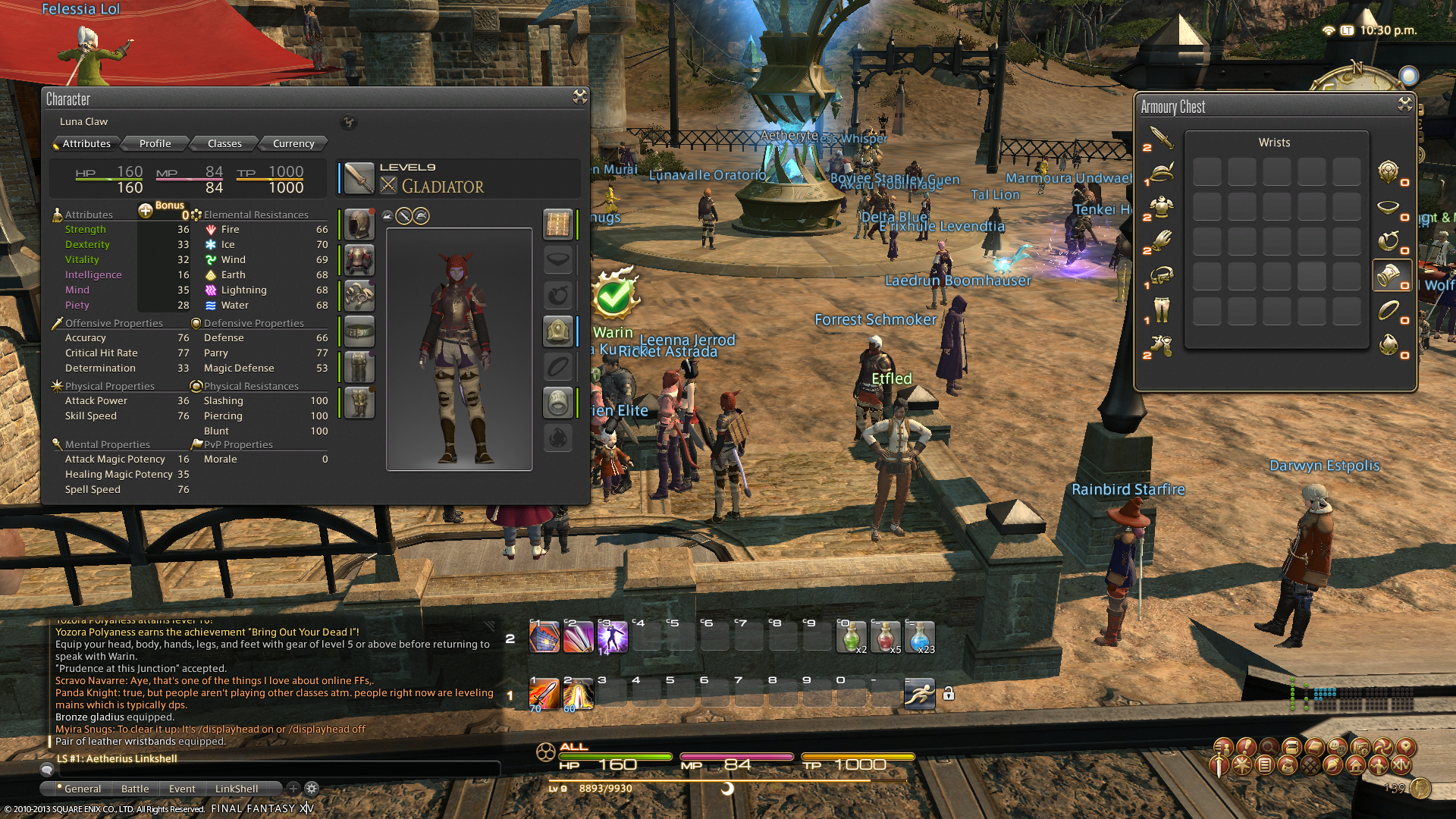Viewport: 1456px width, 819px height.
Task: Use the green potion on the hotbar
Action: coord(852,637)
